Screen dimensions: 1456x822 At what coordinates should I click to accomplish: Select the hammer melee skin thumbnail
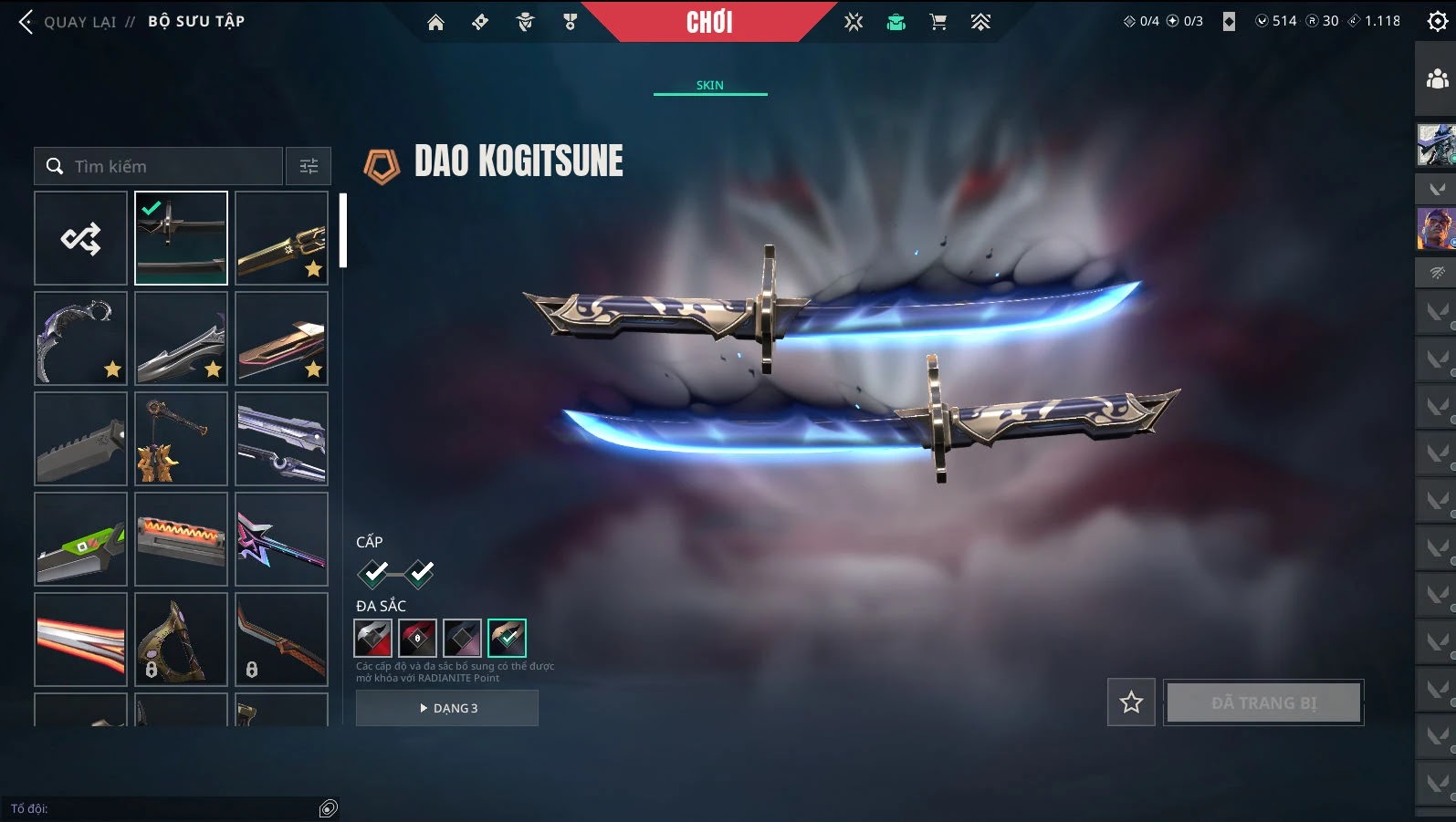click(x=181, y=439)
